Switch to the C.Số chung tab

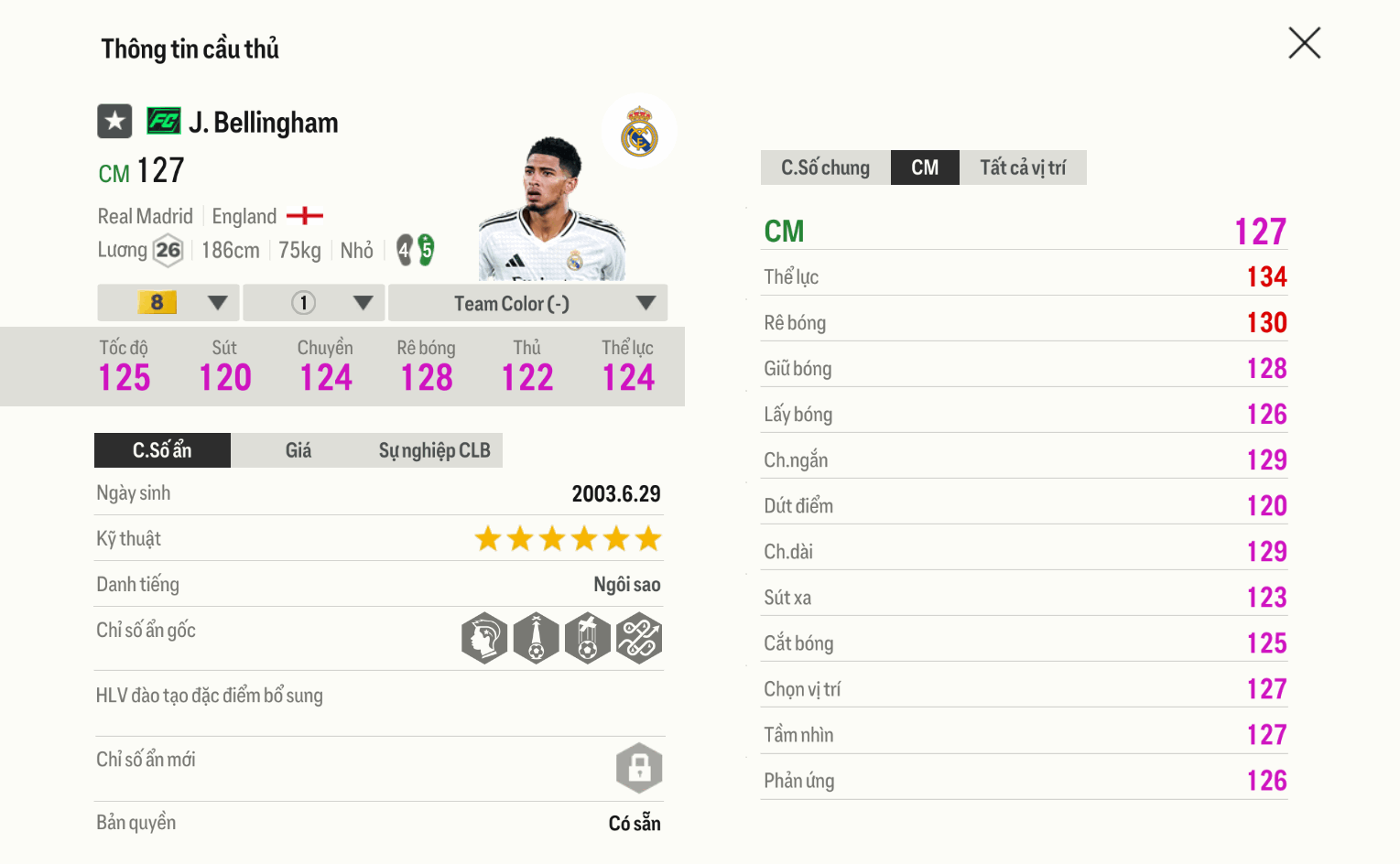click(825, 167)
